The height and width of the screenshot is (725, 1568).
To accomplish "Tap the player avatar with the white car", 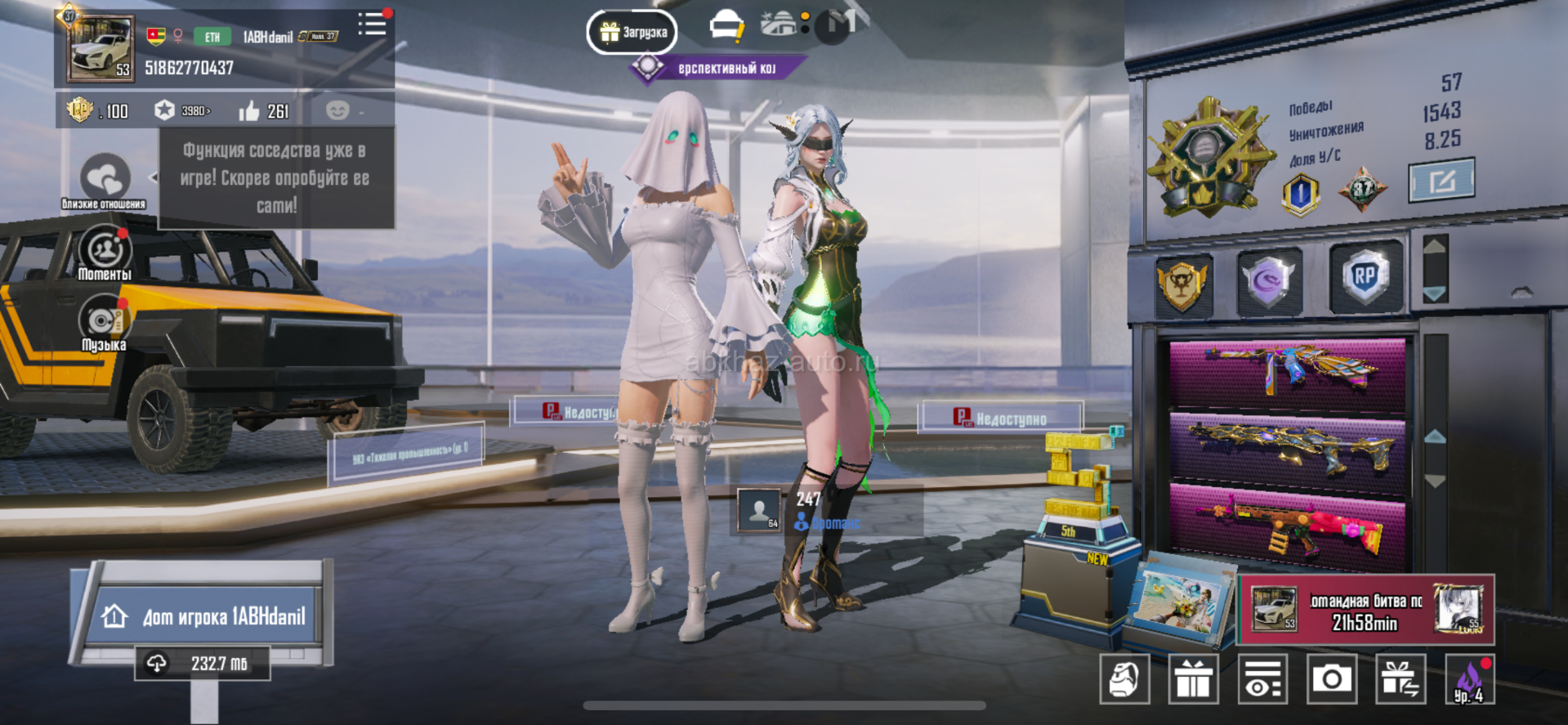I will (101, 49).
